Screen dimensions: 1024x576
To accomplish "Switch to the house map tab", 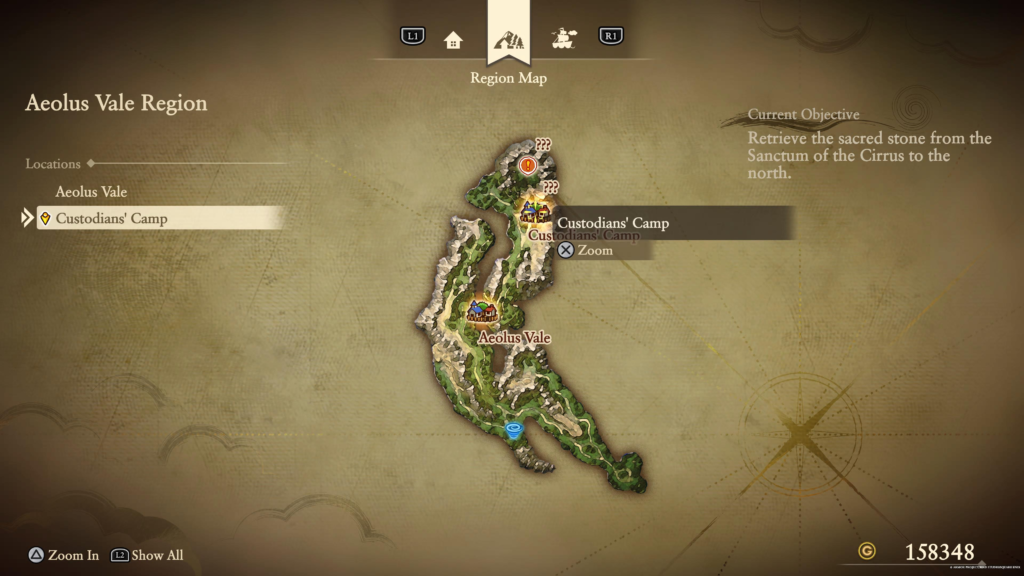I will click(x=453, y=39).
